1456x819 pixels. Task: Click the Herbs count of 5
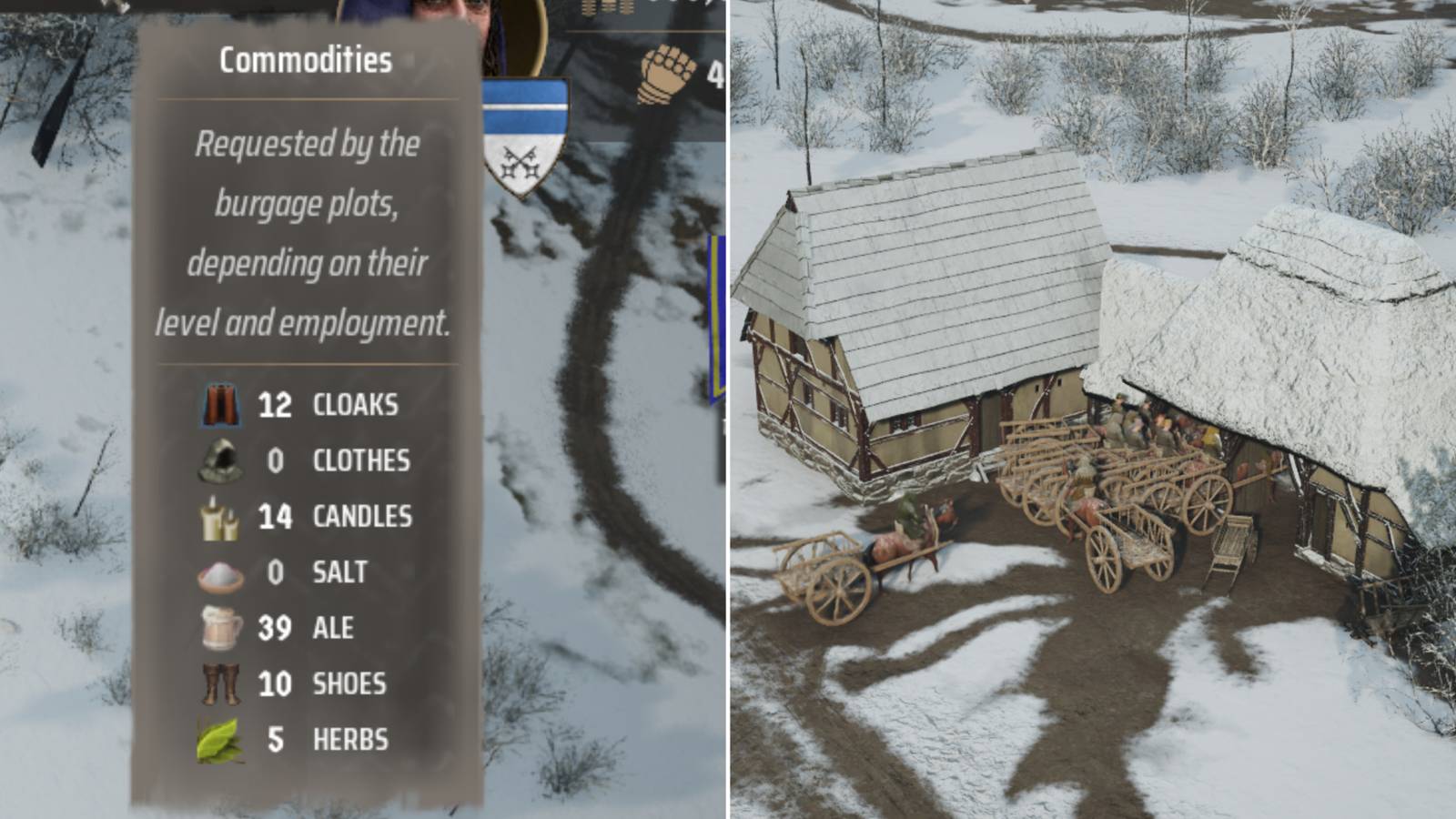point(278,739)
